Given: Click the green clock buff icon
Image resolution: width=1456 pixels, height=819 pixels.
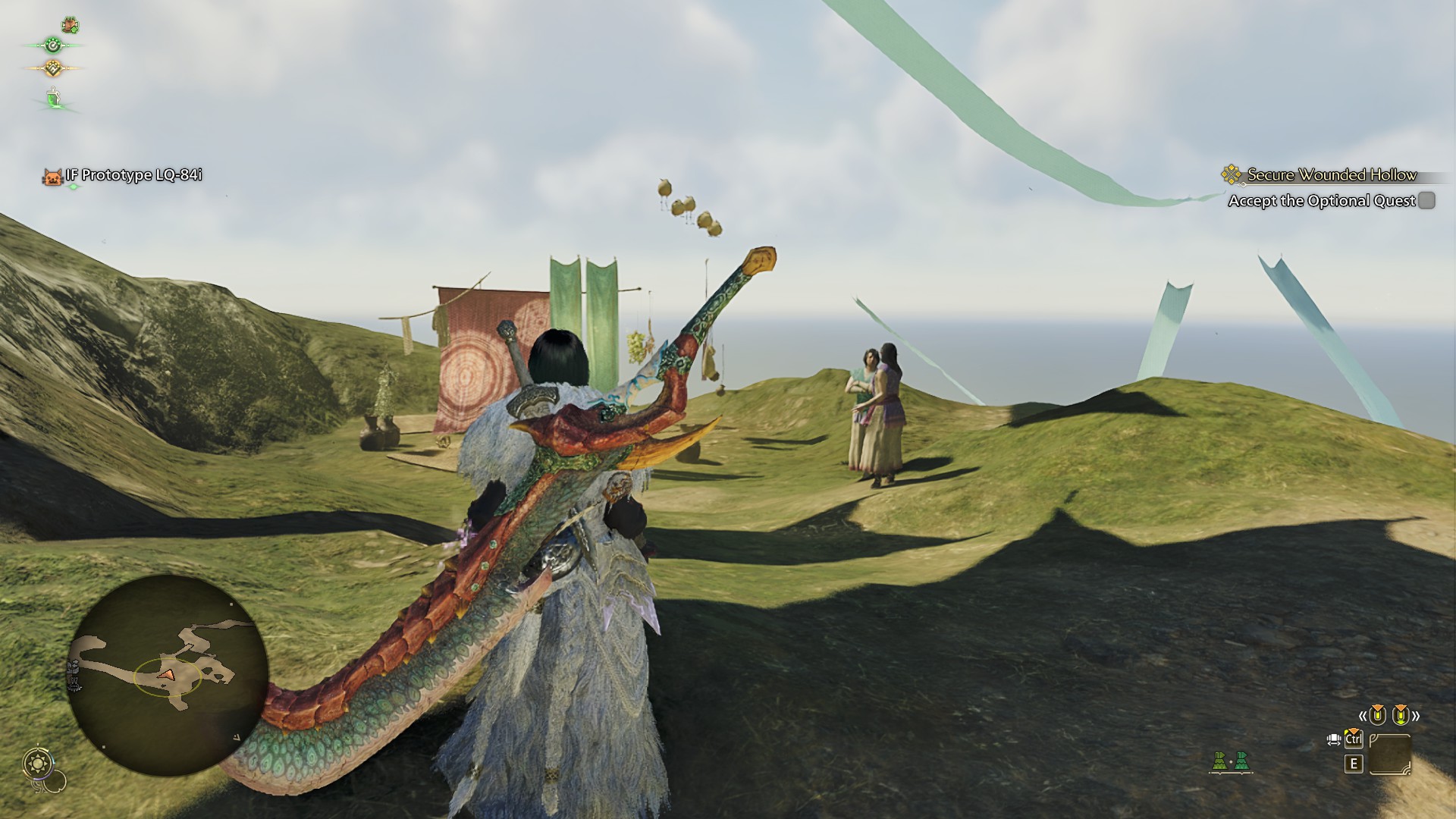Looking at the screenshot, I should point(52,45).
